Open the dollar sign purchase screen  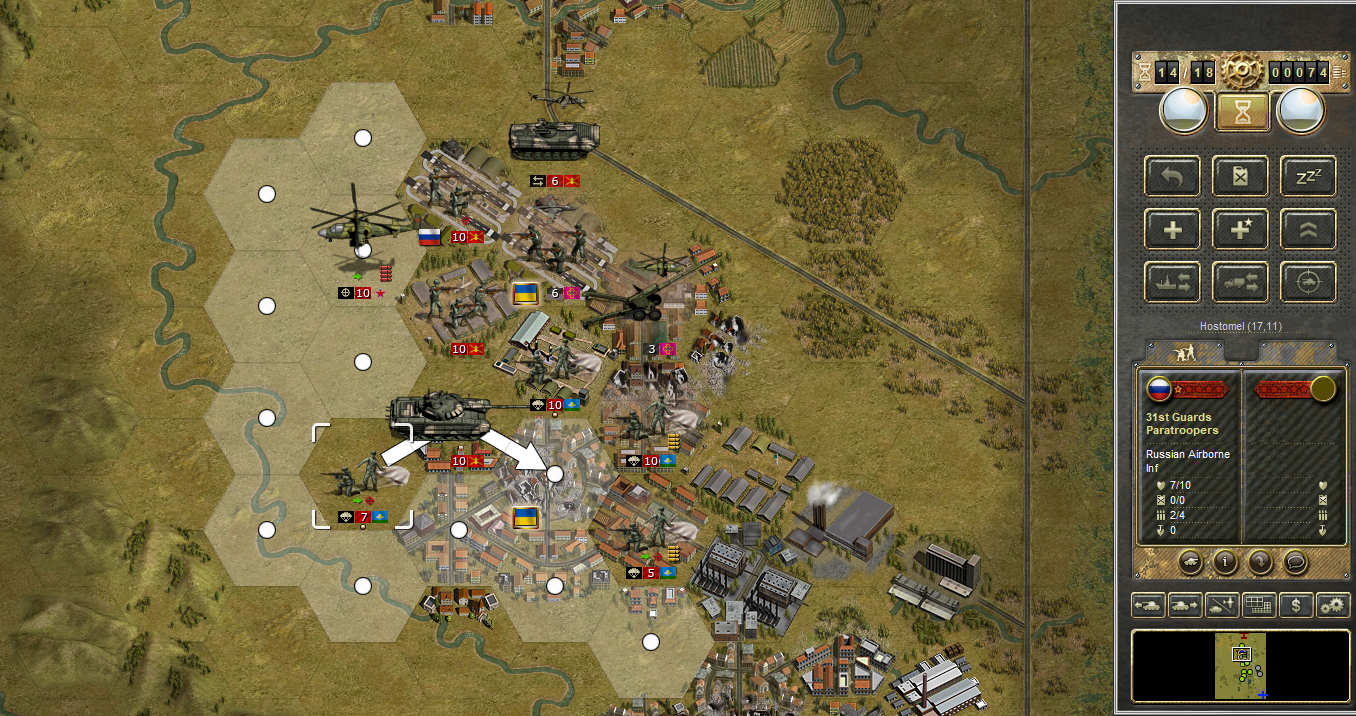1296,605
